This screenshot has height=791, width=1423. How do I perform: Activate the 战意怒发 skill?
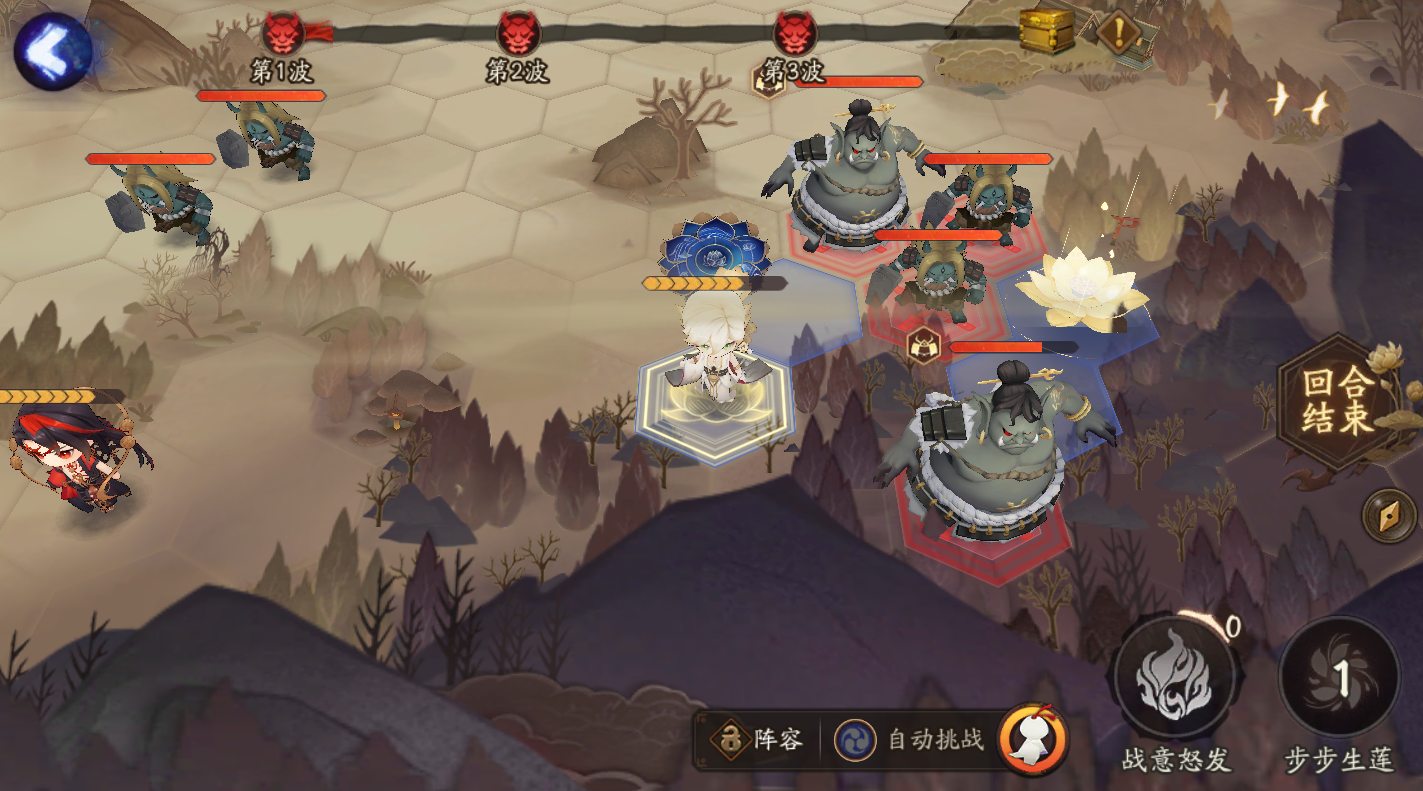pyautogui.click(x=1175, y=678)
